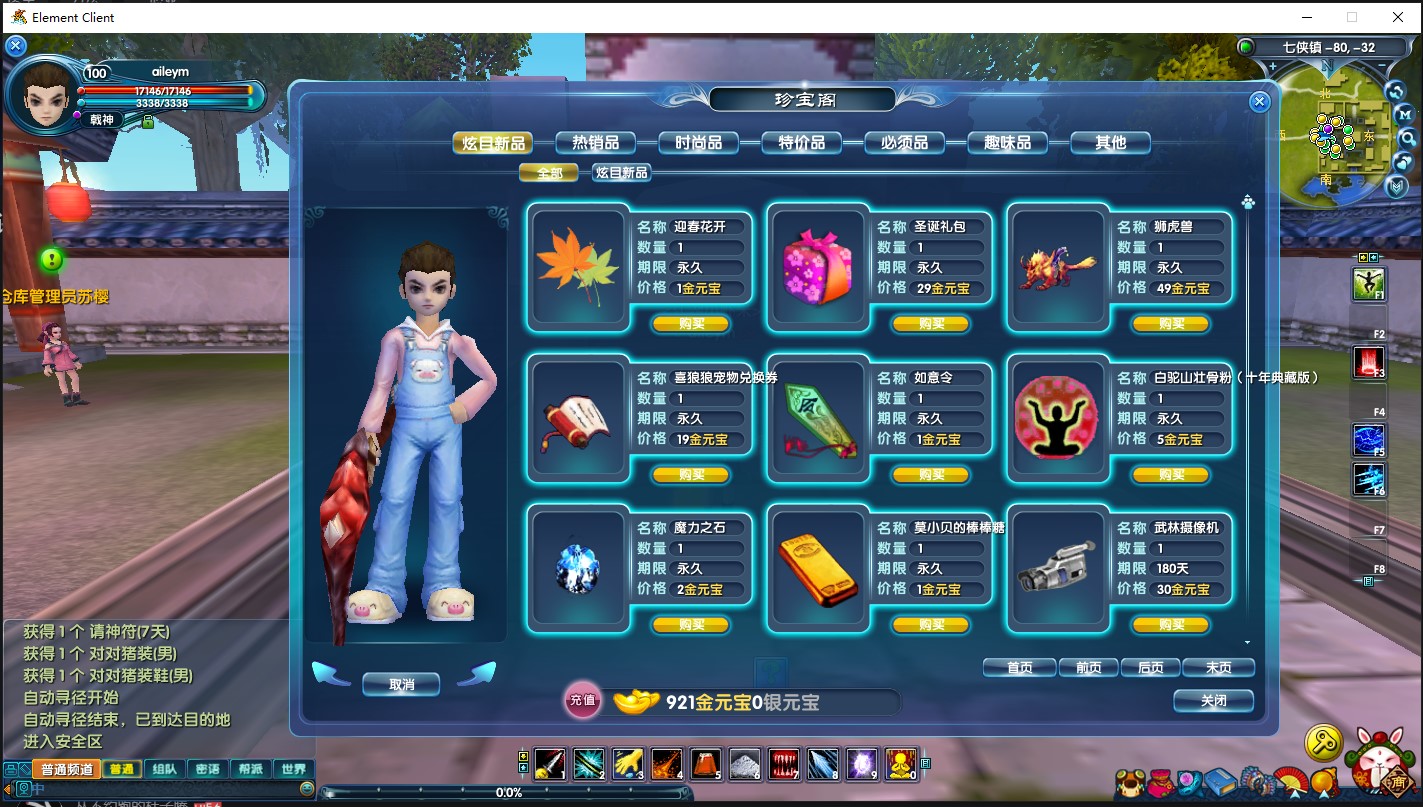Jump to the last page with 末页

click(1218, 667)
